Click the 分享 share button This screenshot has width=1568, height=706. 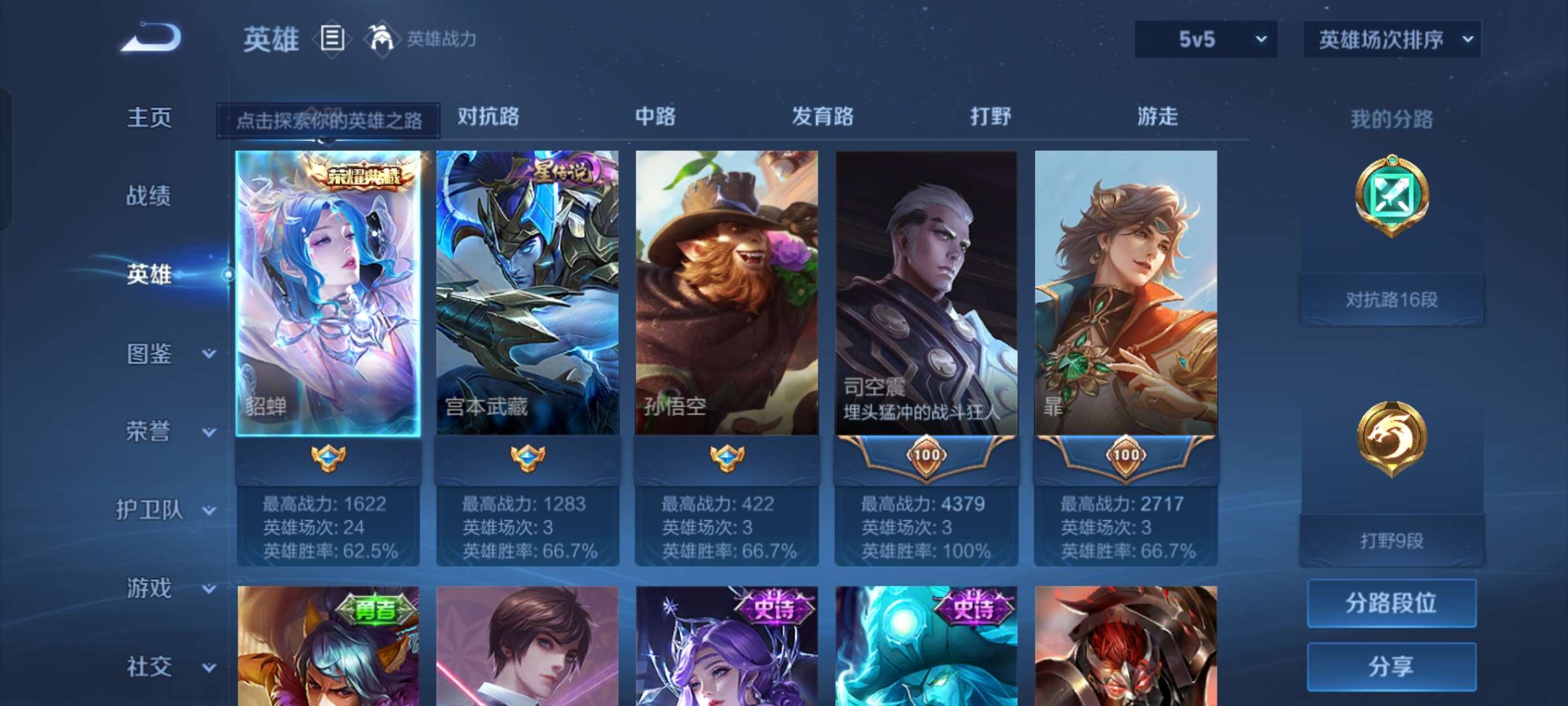1392,665
